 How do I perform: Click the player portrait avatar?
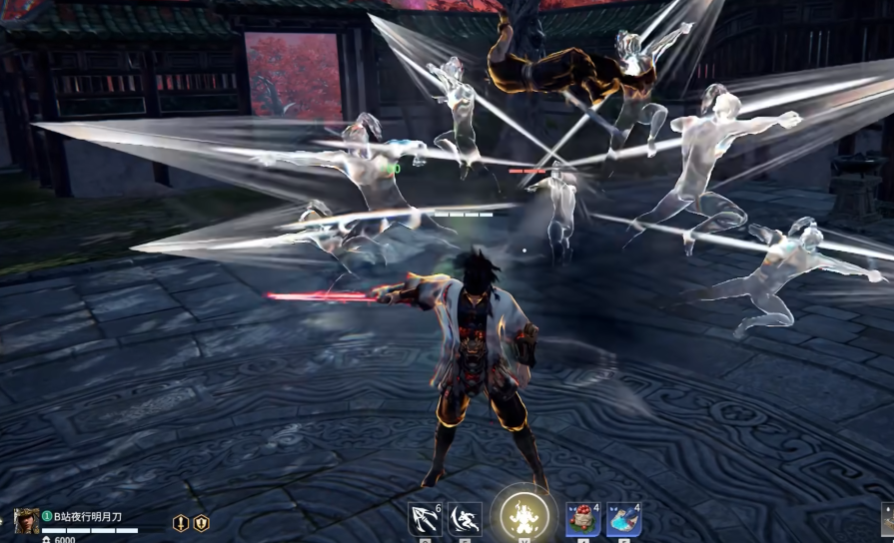[27, 521]
